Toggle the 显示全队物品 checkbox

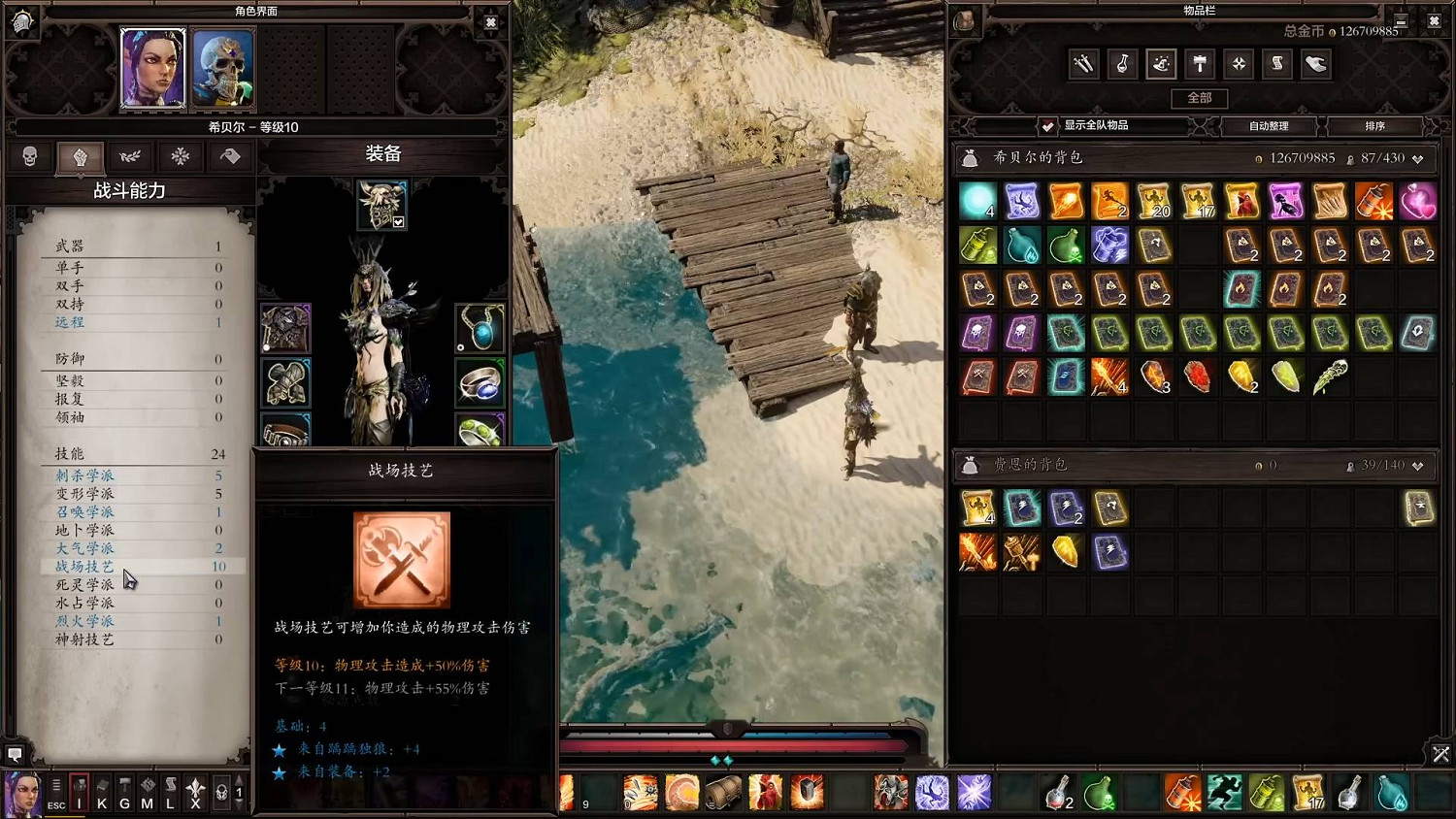[x=1047, y=125]
